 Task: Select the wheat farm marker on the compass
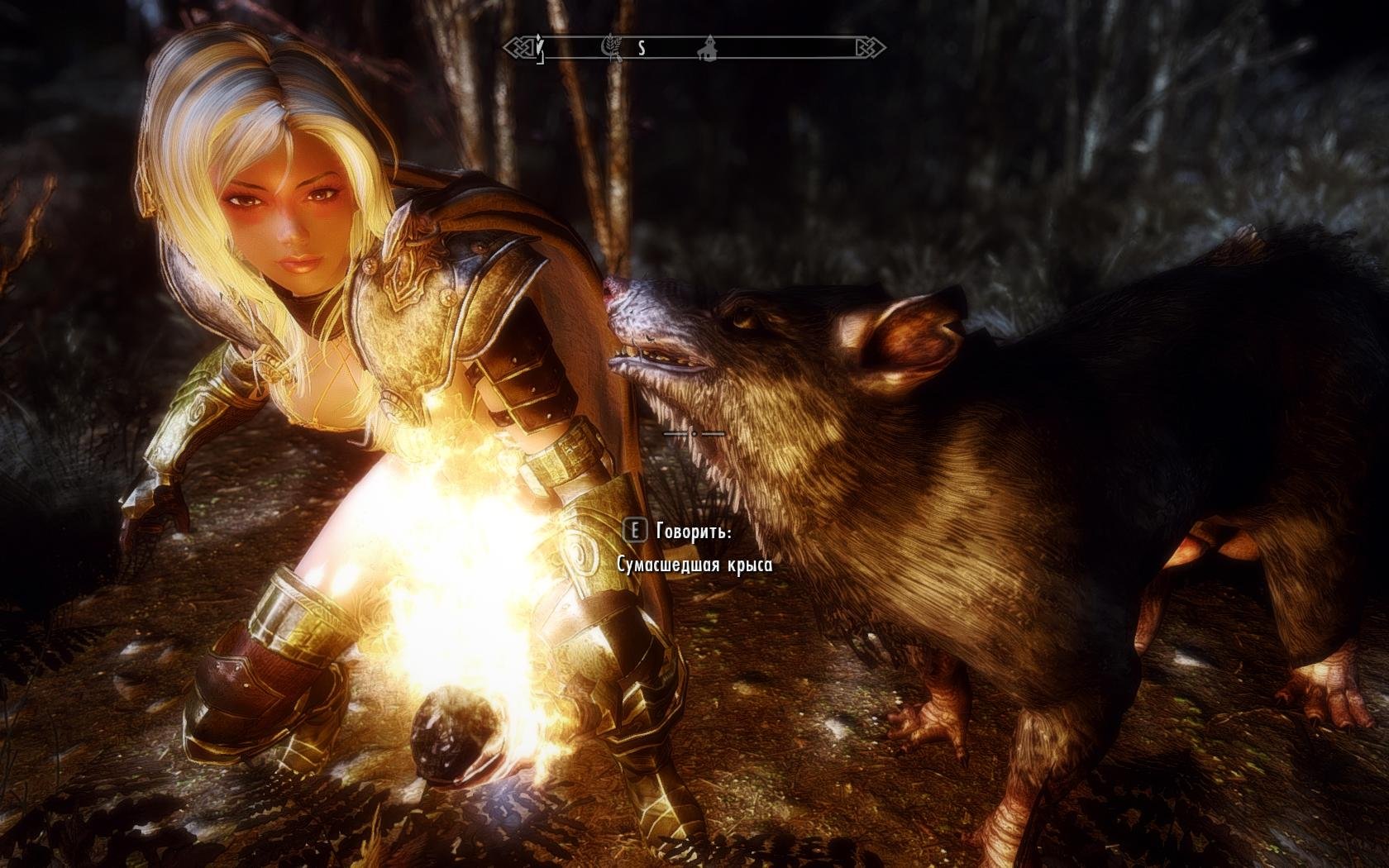tap(613, 49)
